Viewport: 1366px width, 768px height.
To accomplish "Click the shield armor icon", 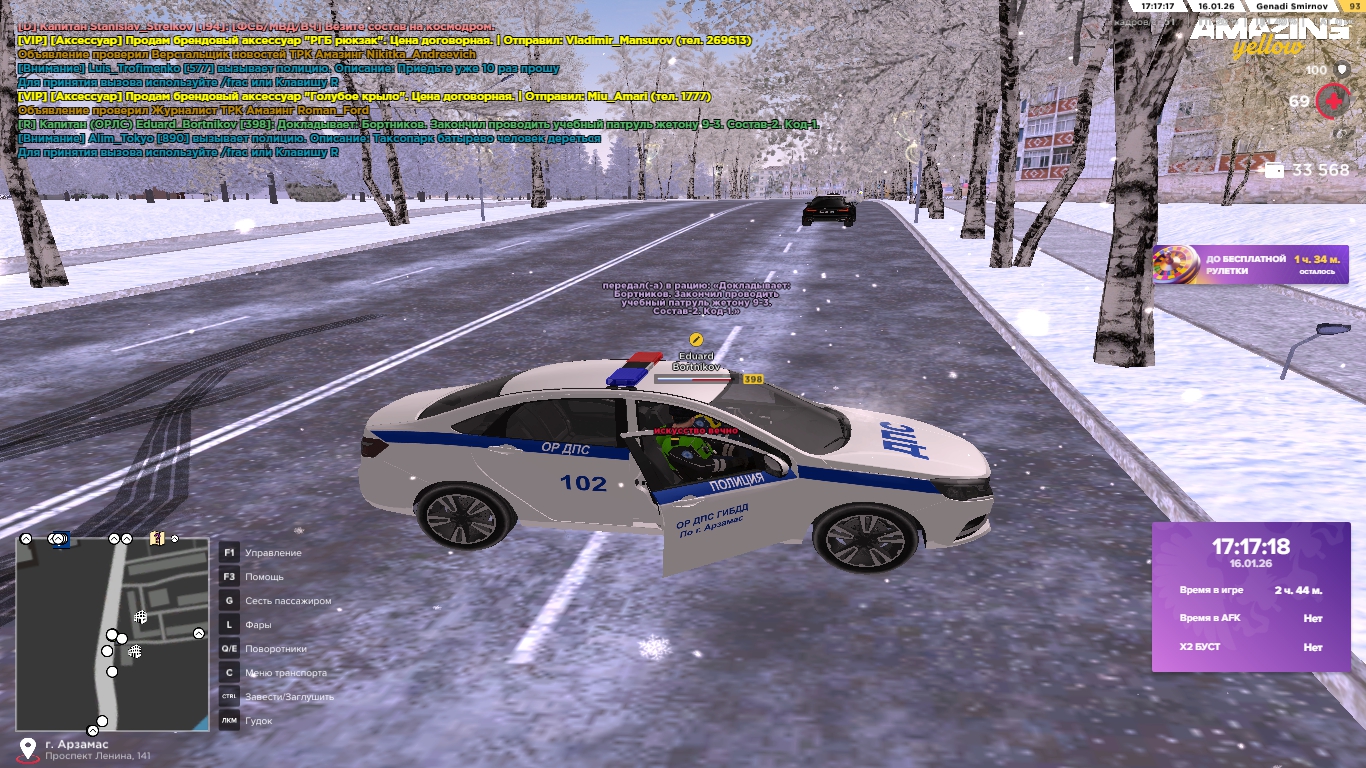I will [x=1340, y=70].
